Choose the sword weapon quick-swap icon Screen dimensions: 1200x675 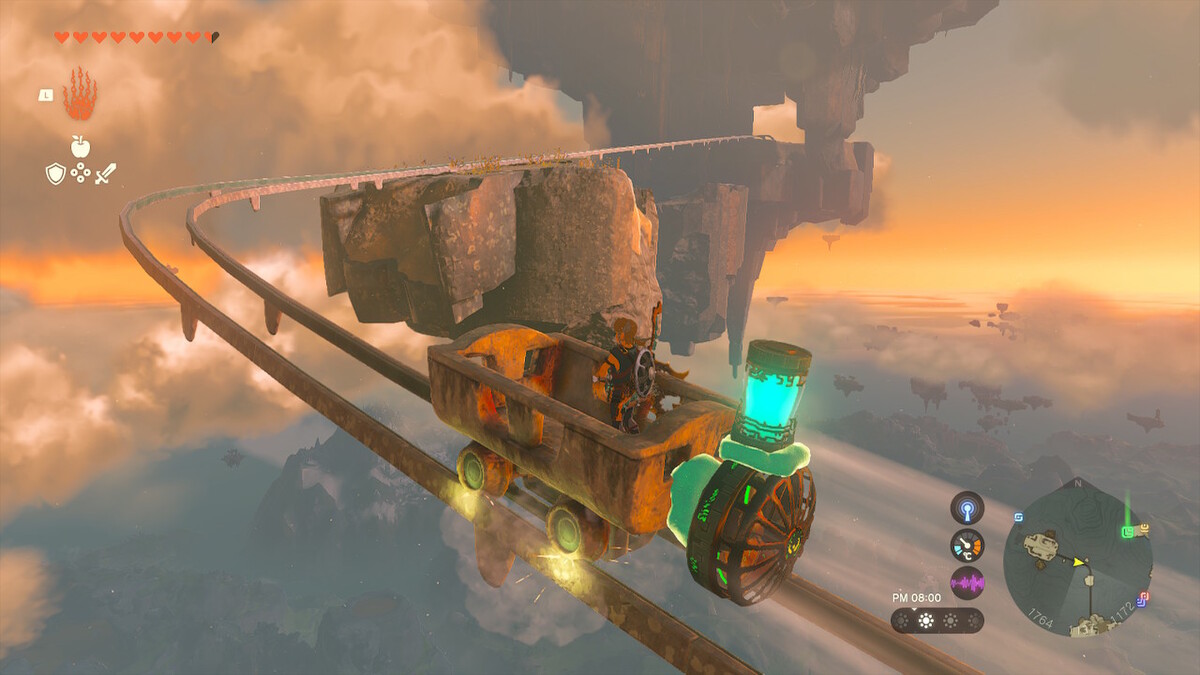(105, 174)
